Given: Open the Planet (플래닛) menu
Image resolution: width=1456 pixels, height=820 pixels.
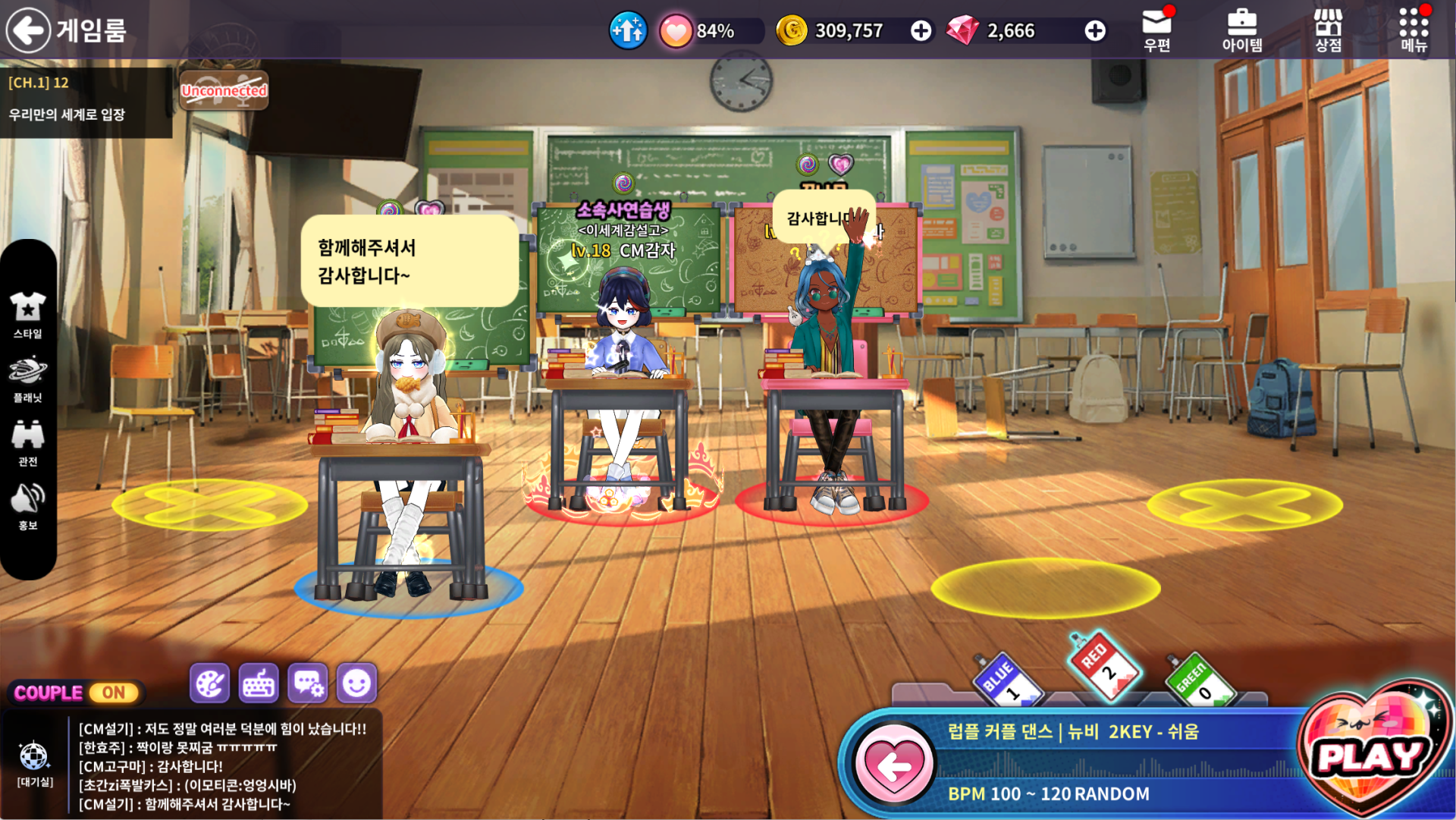Looking at the screenshot, I should click(x=28, y=379).
